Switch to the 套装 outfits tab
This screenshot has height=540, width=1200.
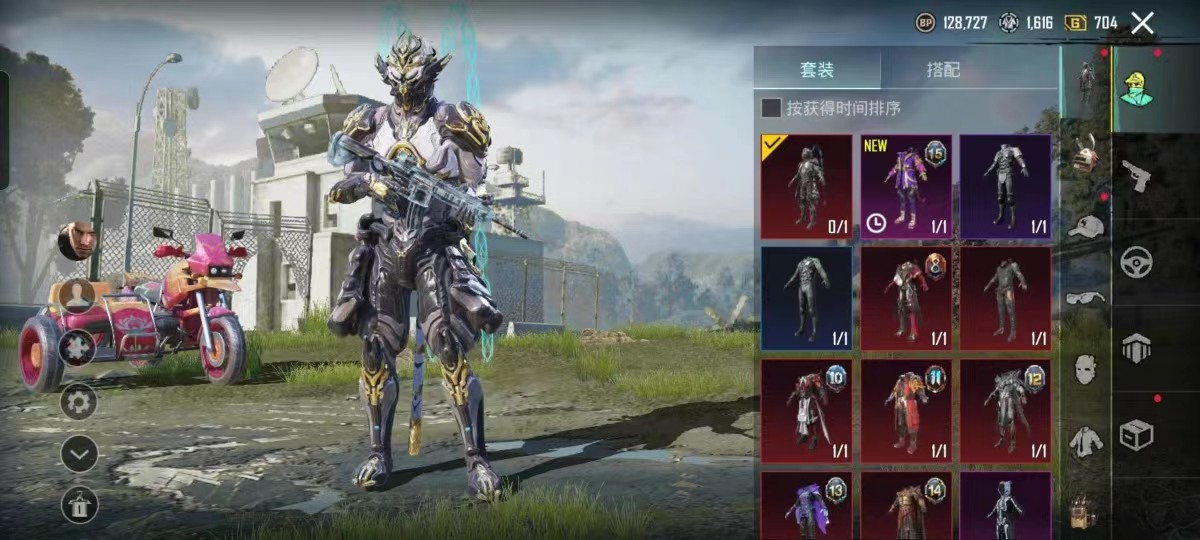point(817,70)
